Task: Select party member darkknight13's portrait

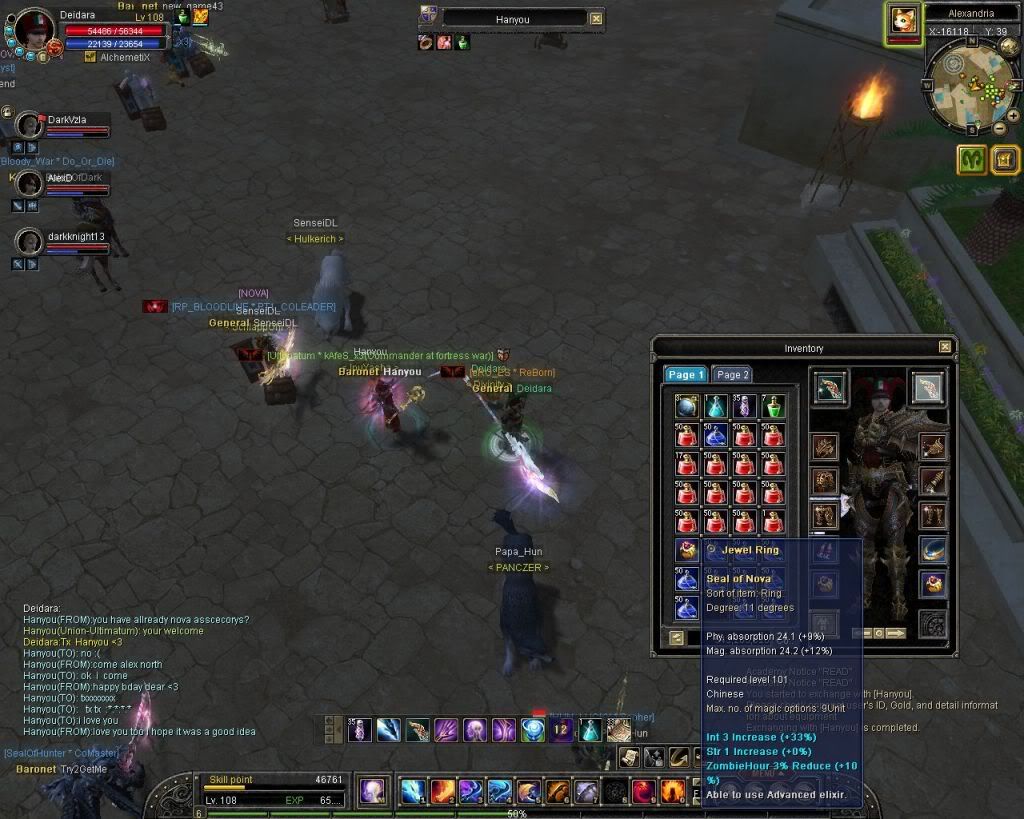Action: 30,242
